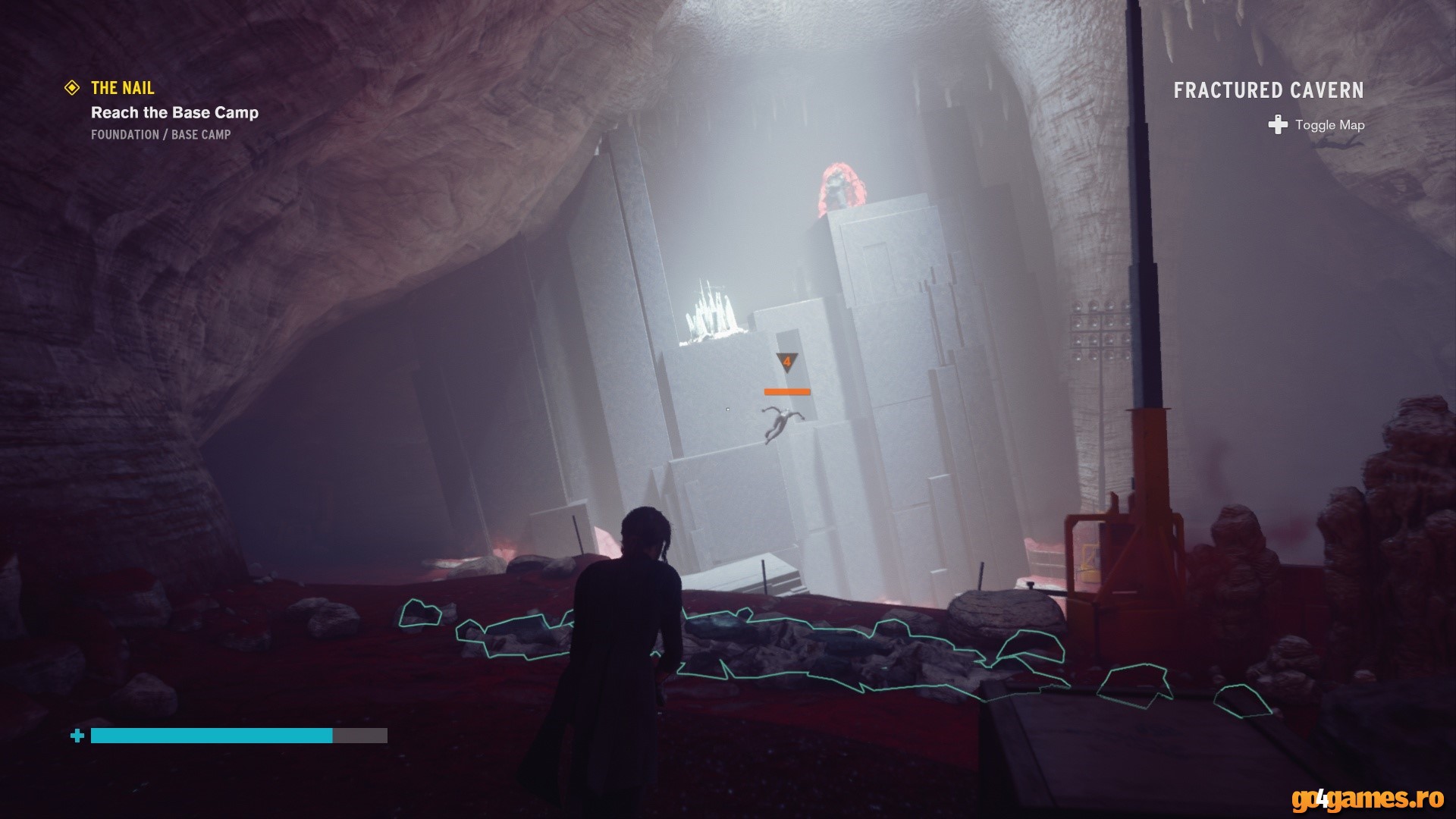
Task: Select the Reach the Base Camp objective
Action: 174,113
